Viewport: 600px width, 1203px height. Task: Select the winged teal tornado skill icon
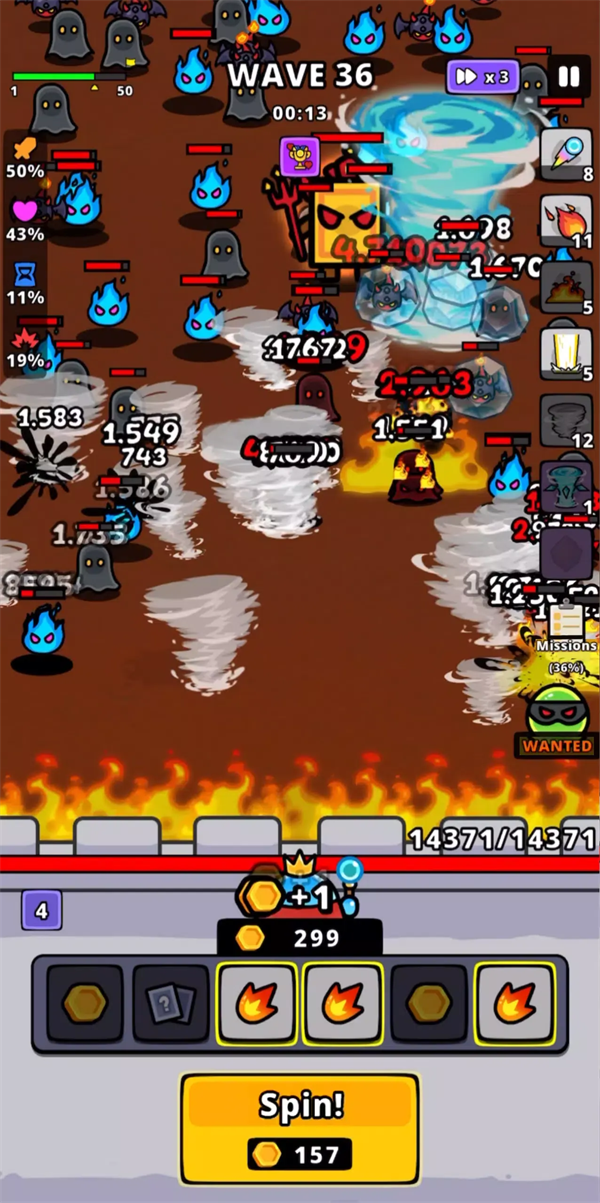566,486
